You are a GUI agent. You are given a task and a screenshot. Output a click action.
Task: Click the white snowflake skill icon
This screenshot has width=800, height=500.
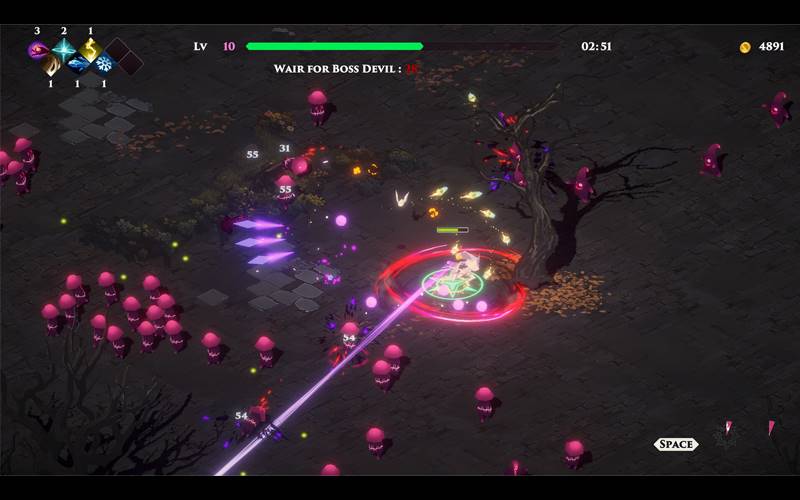click(103, 64)
